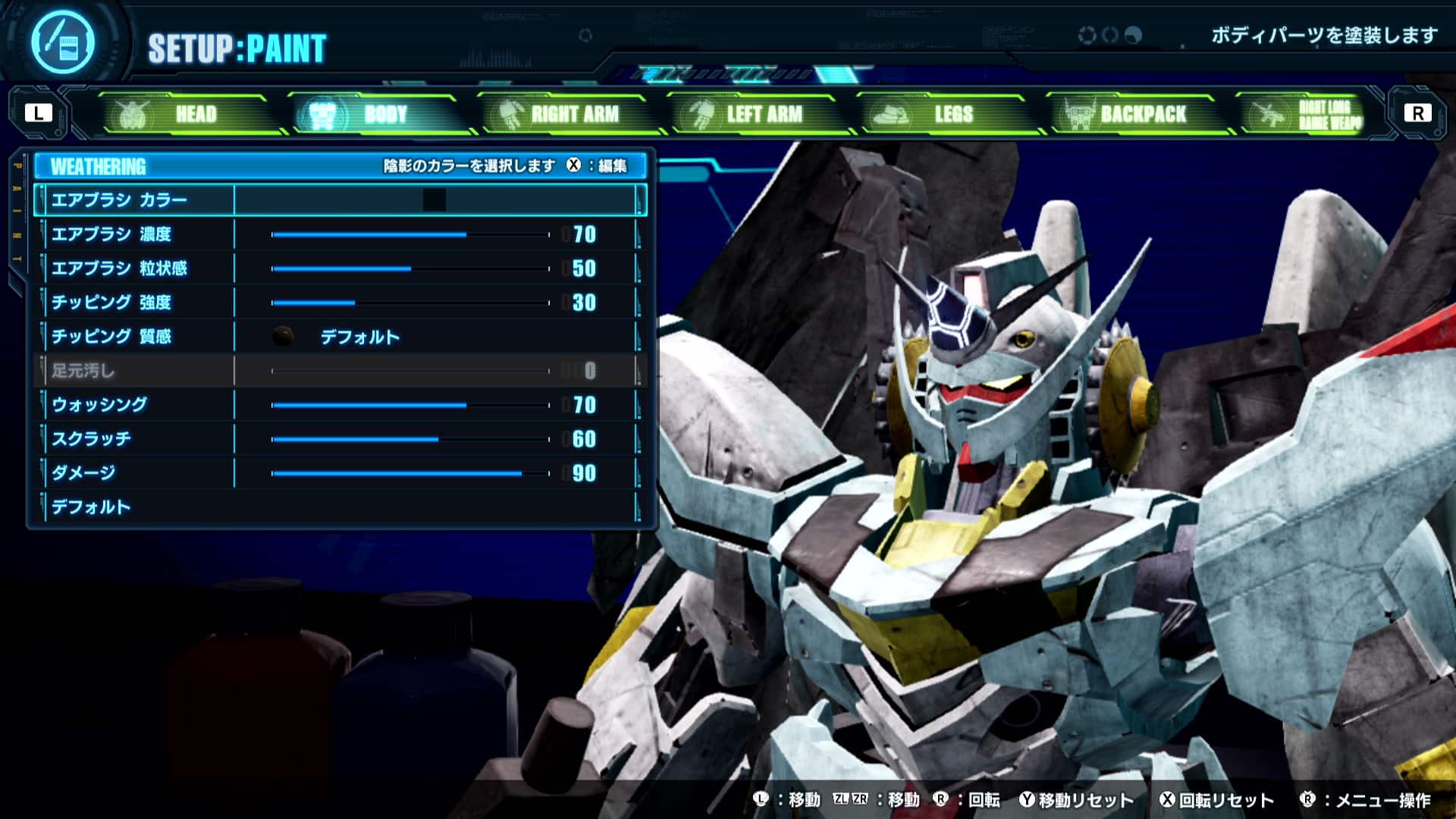Click the arm icon on the RIGHT ARM tab

(x=510, y=114)
